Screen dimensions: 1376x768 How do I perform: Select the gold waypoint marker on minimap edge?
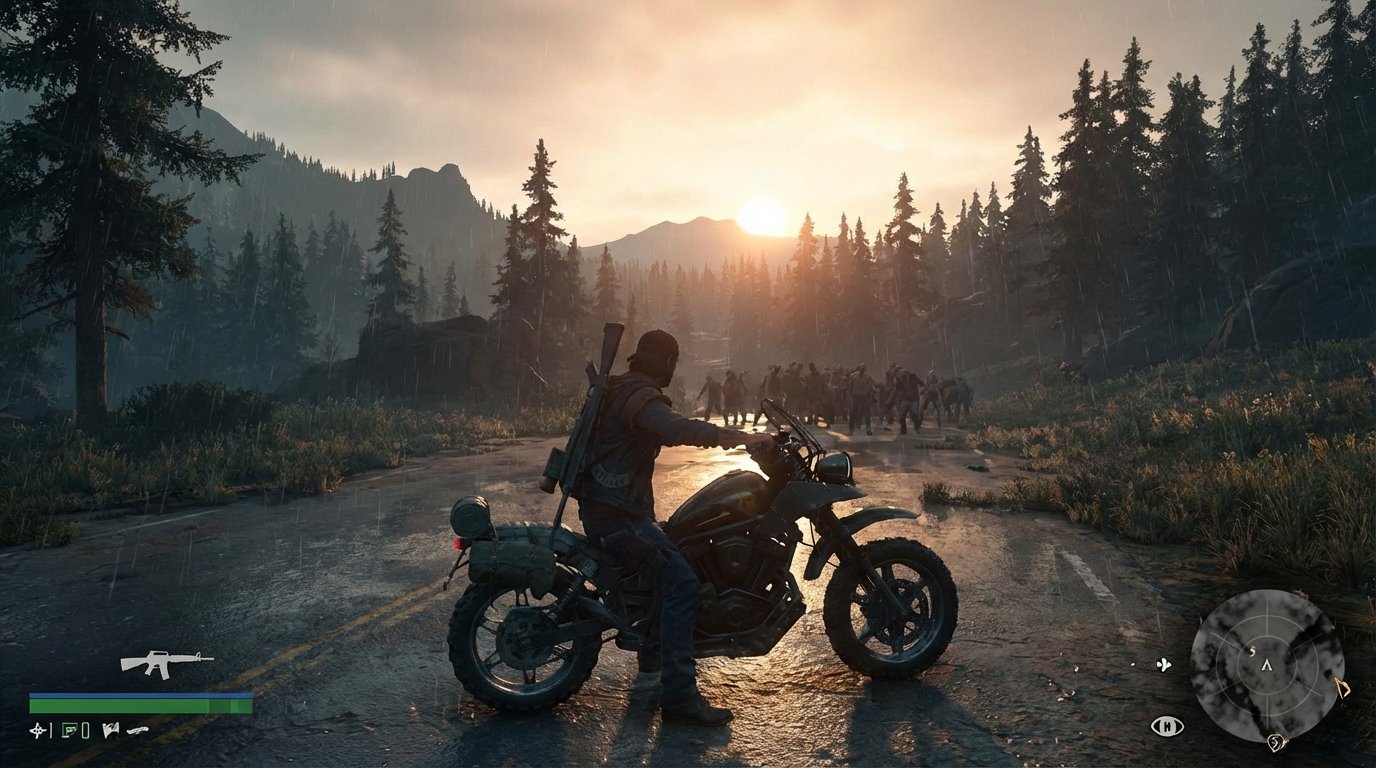[1344, 690]
